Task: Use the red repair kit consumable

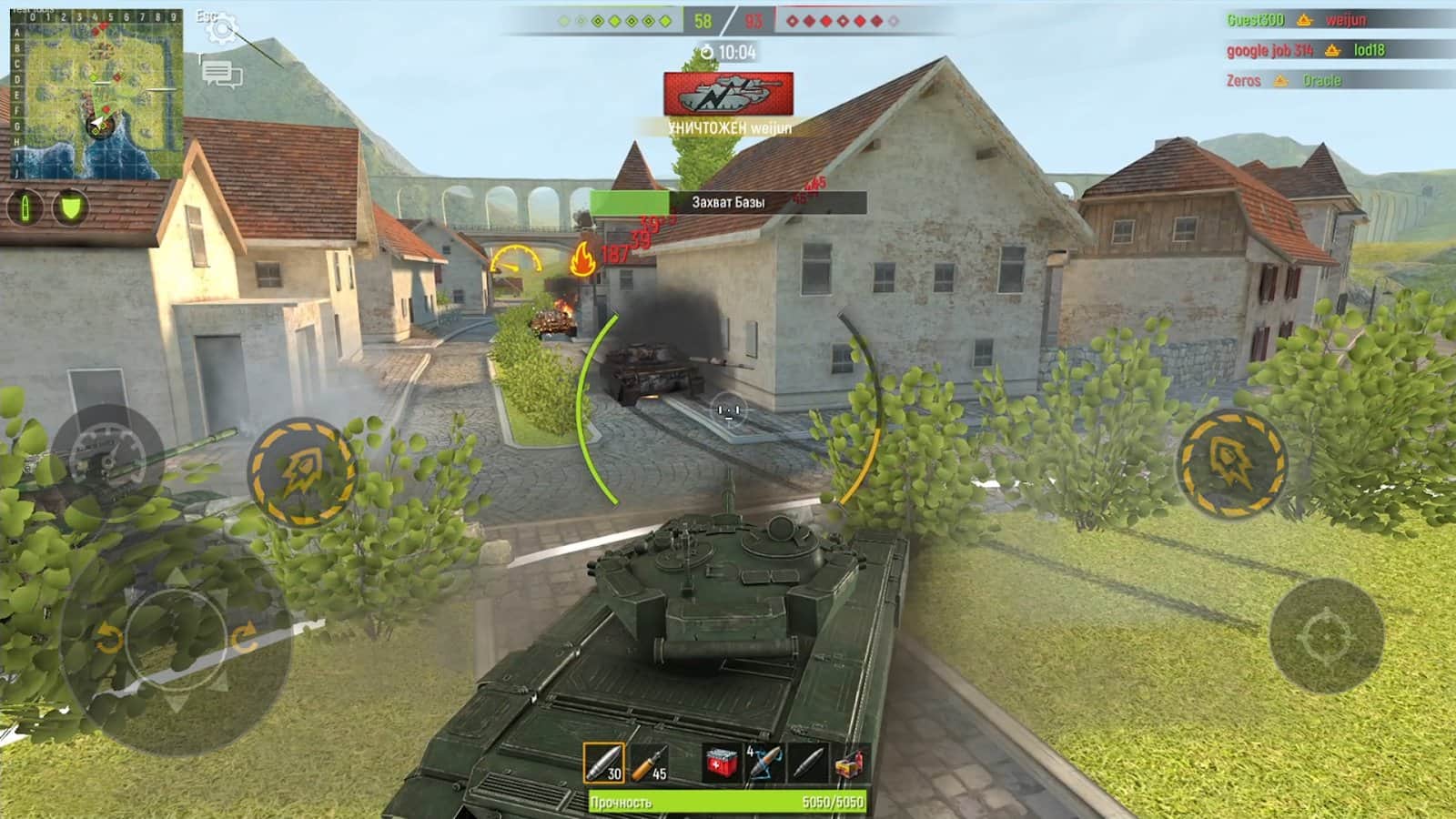Action: (721, 763)
